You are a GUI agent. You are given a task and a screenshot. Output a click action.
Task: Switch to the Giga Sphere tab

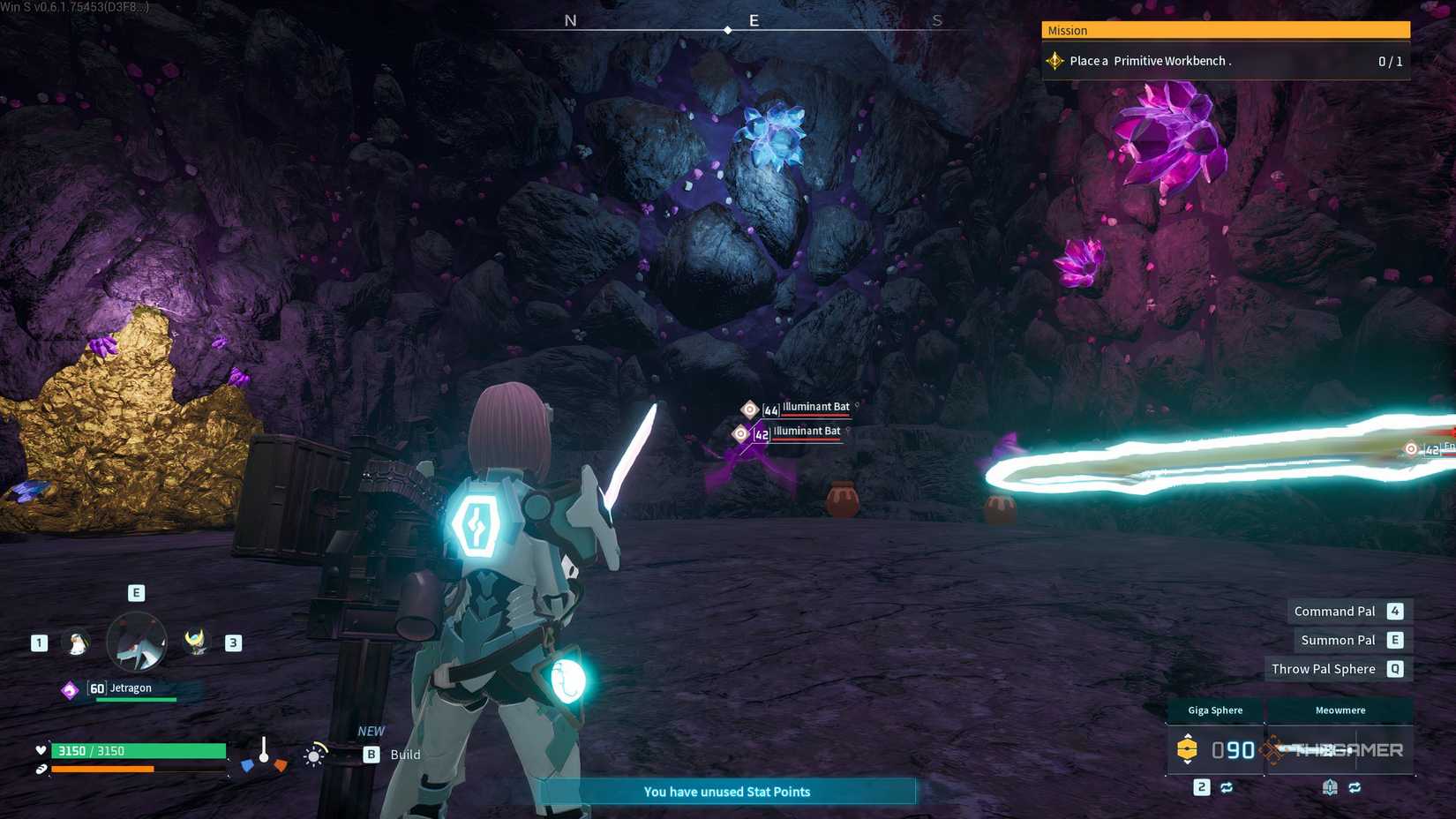pos(1214,710)
